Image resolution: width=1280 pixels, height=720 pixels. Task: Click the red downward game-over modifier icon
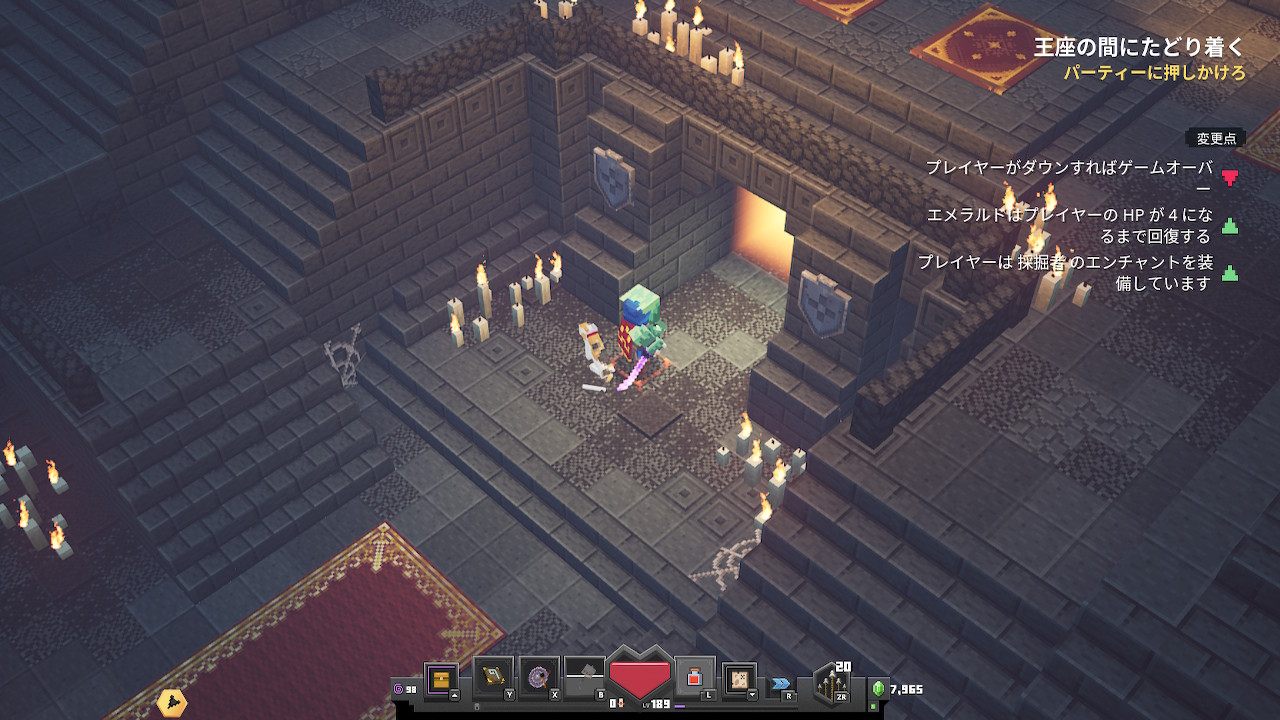point(1230,178)
